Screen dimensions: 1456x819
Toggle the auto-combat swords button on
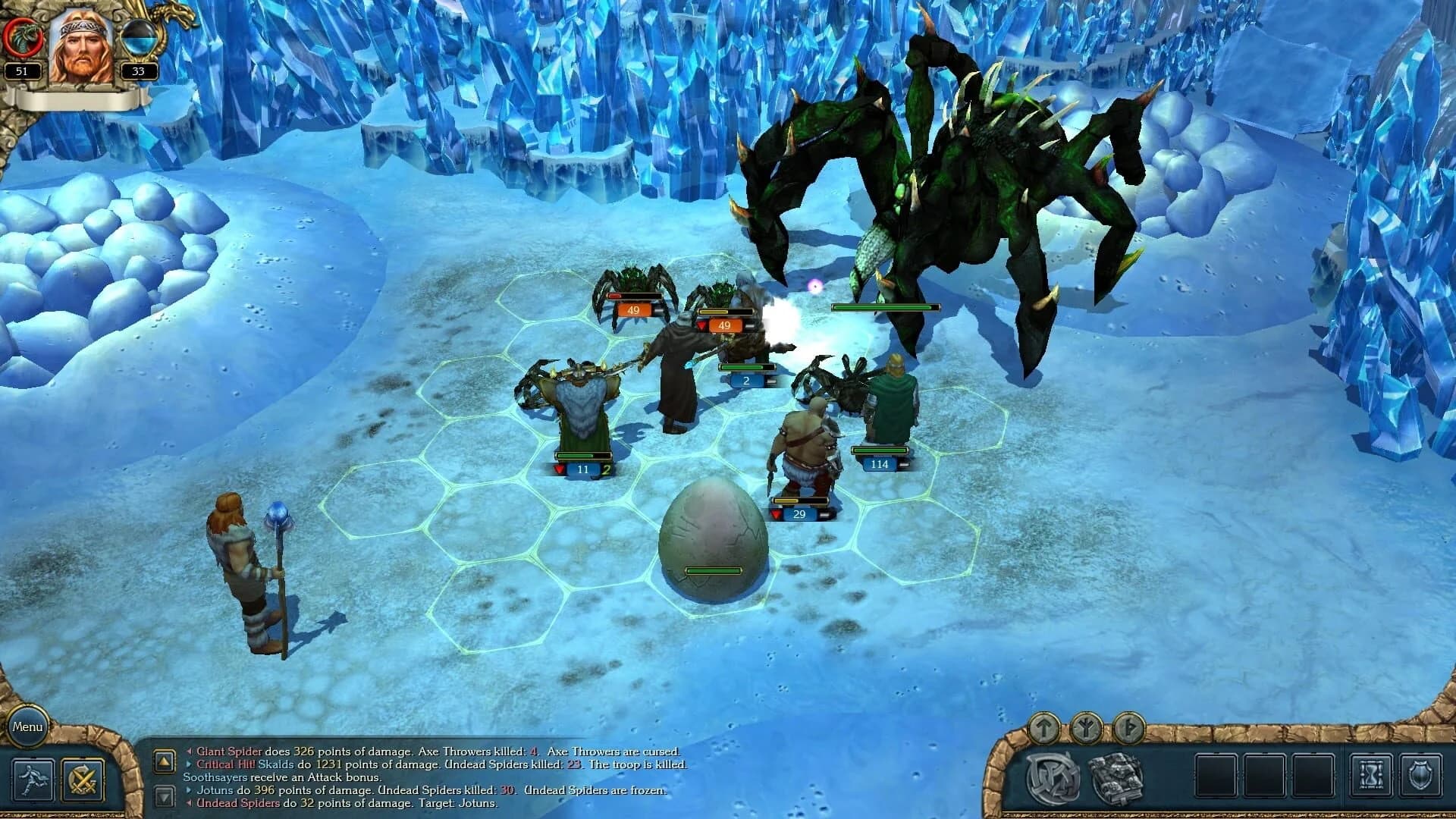[81, 779]
